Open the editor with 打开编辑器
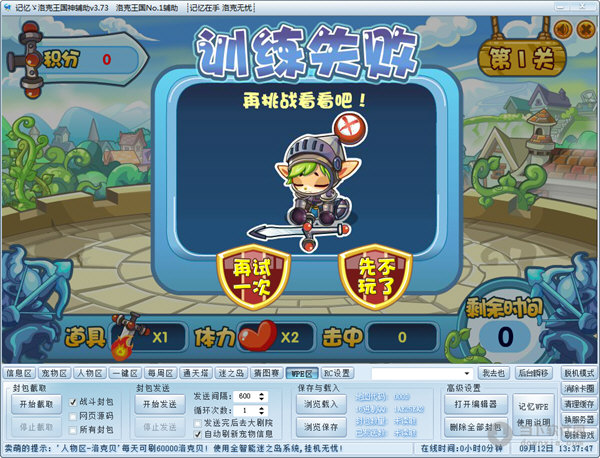Image resolution: width=600 pixels, height=458 pixels. [x=476, y=404]
